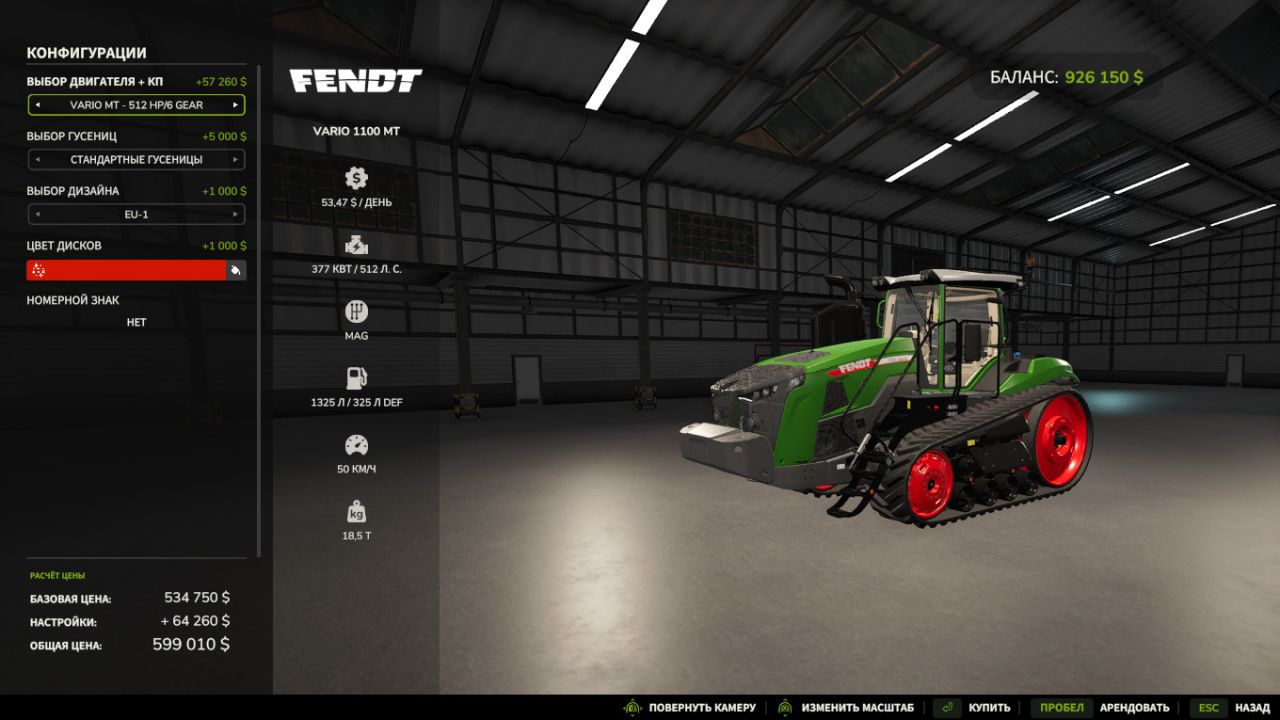Open the engine selection dropdown VARIO MT
Screen dimensions: 1280x720
coord(136,105)
